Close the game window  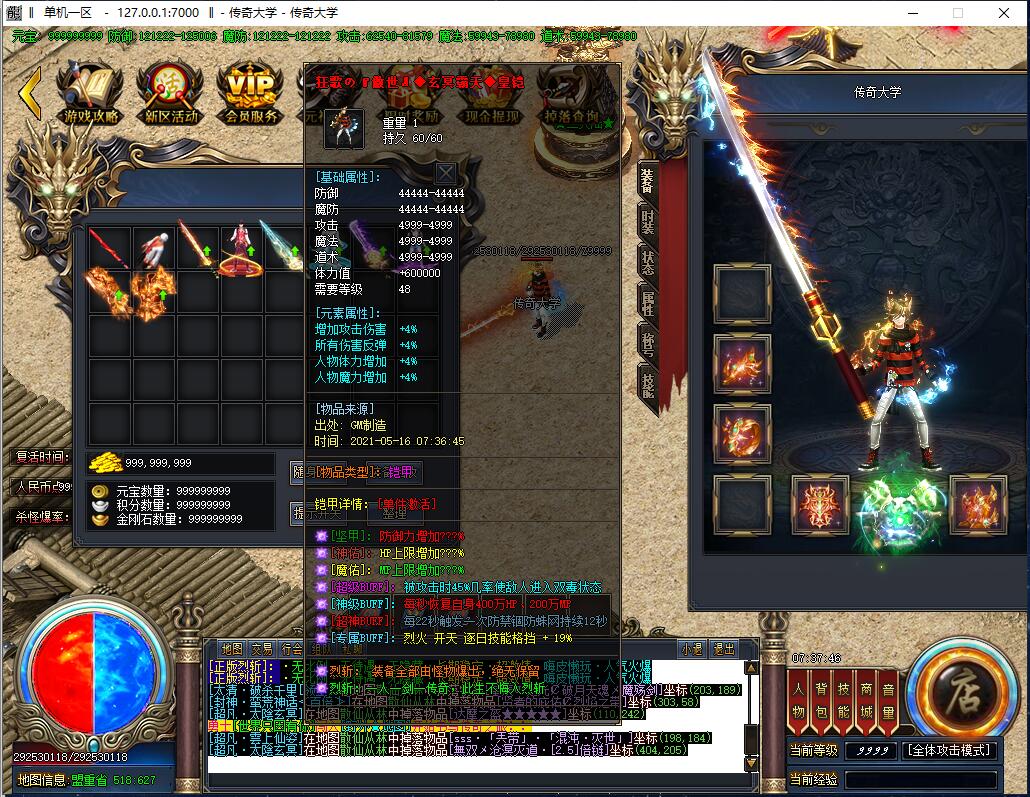(1003, 13)
